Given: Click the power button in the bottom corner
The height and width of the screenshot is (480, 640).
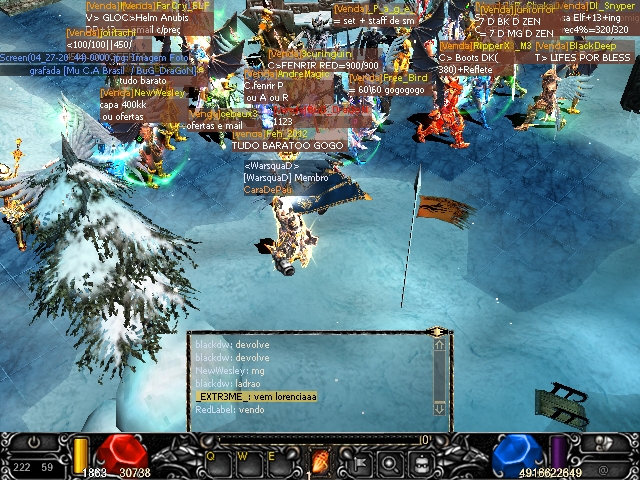Looking at the screenshot, I should [x=34, y=442].
